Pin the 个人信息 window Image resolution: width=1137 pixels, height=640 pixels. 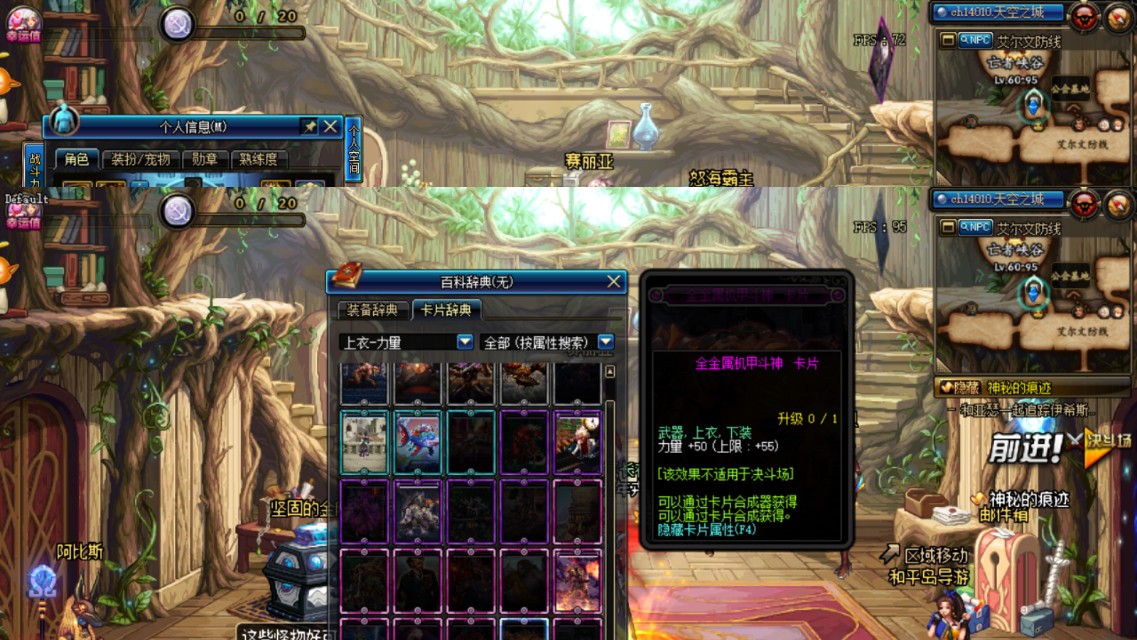click(309, 126)
